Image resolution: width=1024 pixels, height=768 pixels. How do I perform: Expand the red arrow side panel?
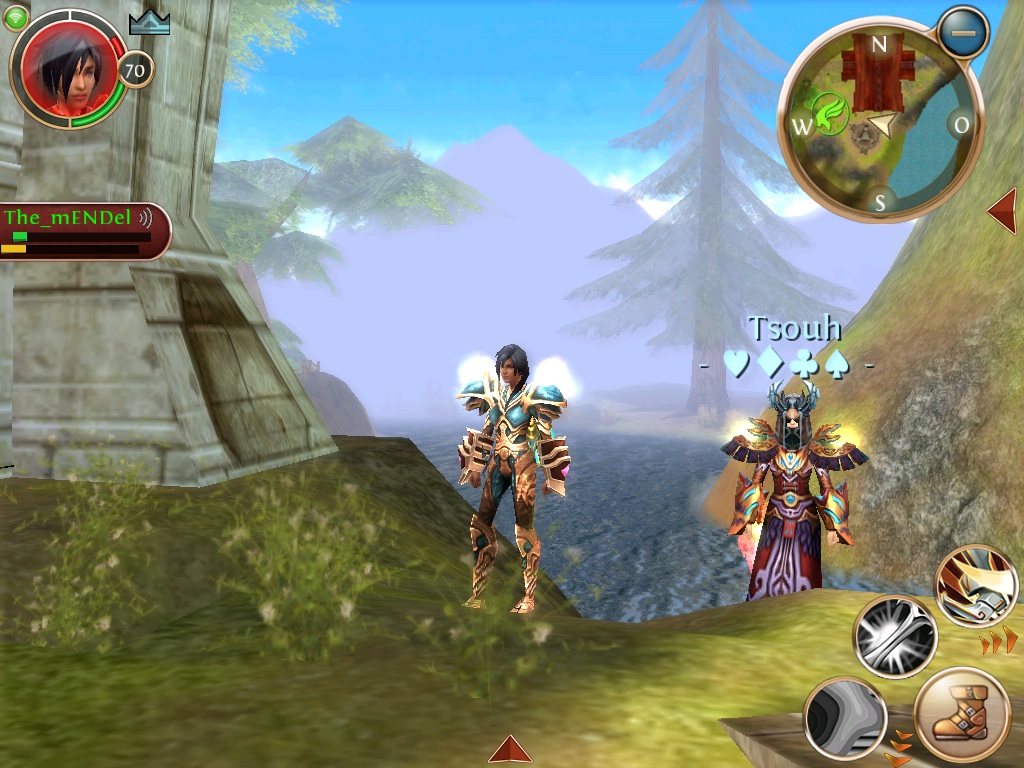tap(1002, 211)
